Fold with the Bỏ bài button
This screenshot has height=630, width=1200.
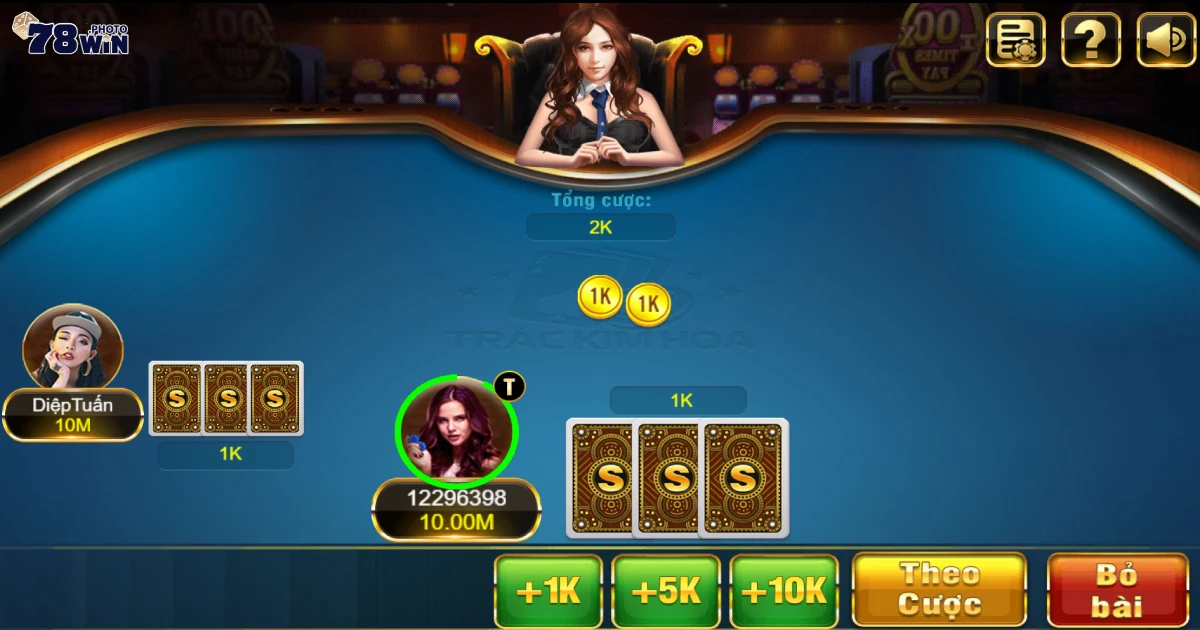point(1117,590)
